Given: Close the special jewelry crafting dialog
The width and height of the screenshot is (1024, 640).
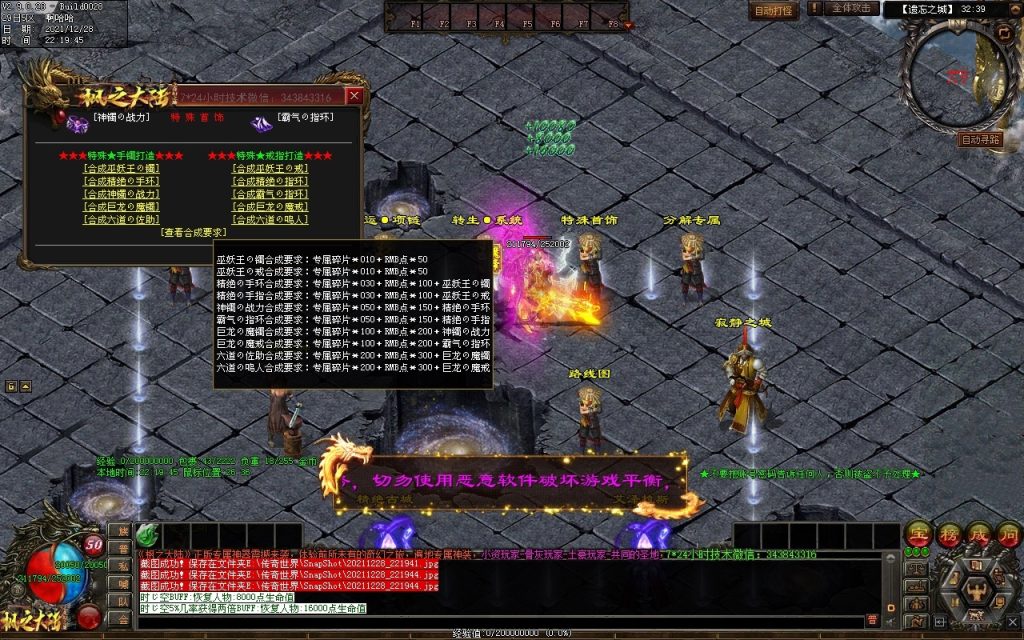Looking at the screenshot, I should point(354,96).
